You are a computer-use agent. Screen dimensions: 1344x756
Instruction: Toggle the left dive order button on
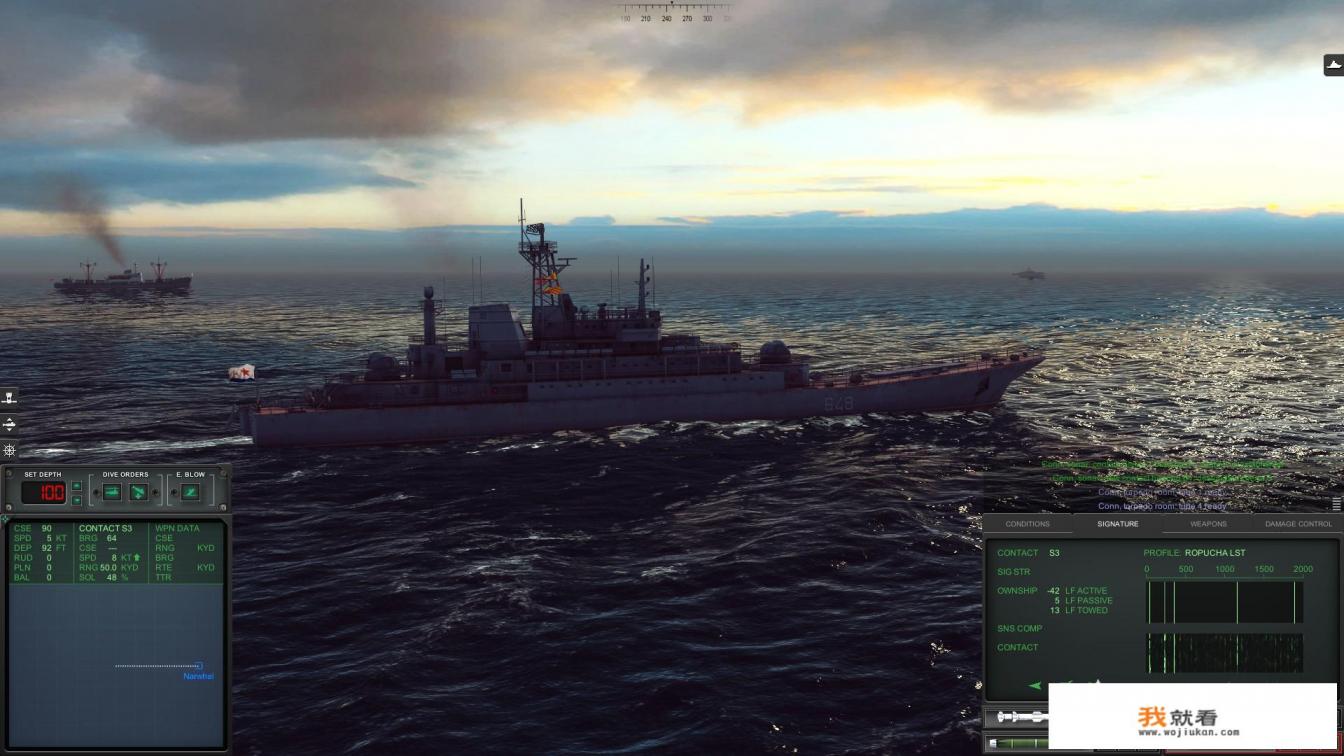96,490
